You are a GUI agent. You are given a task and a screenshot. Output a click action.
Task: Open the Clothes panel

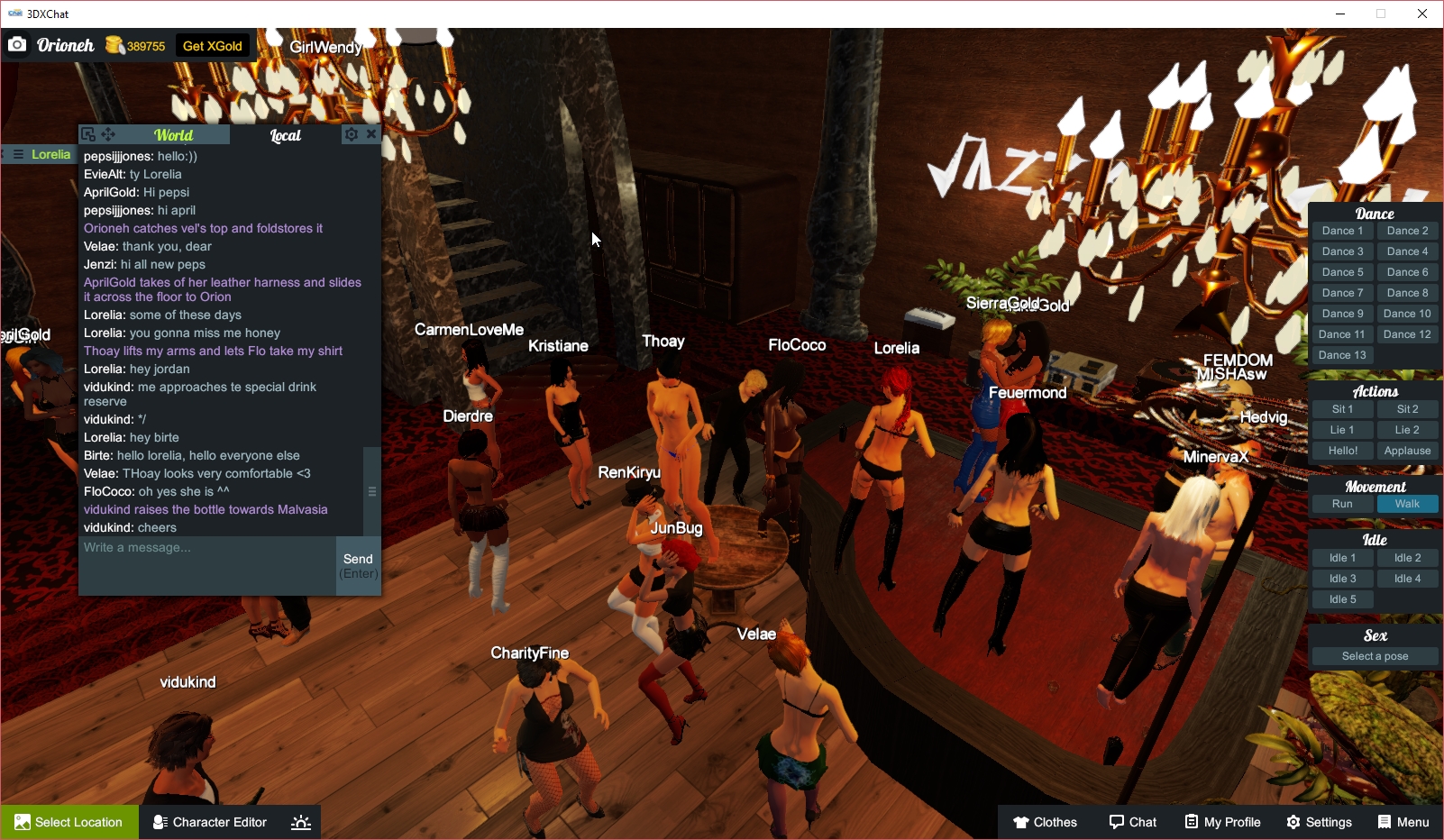point(1046,822)
